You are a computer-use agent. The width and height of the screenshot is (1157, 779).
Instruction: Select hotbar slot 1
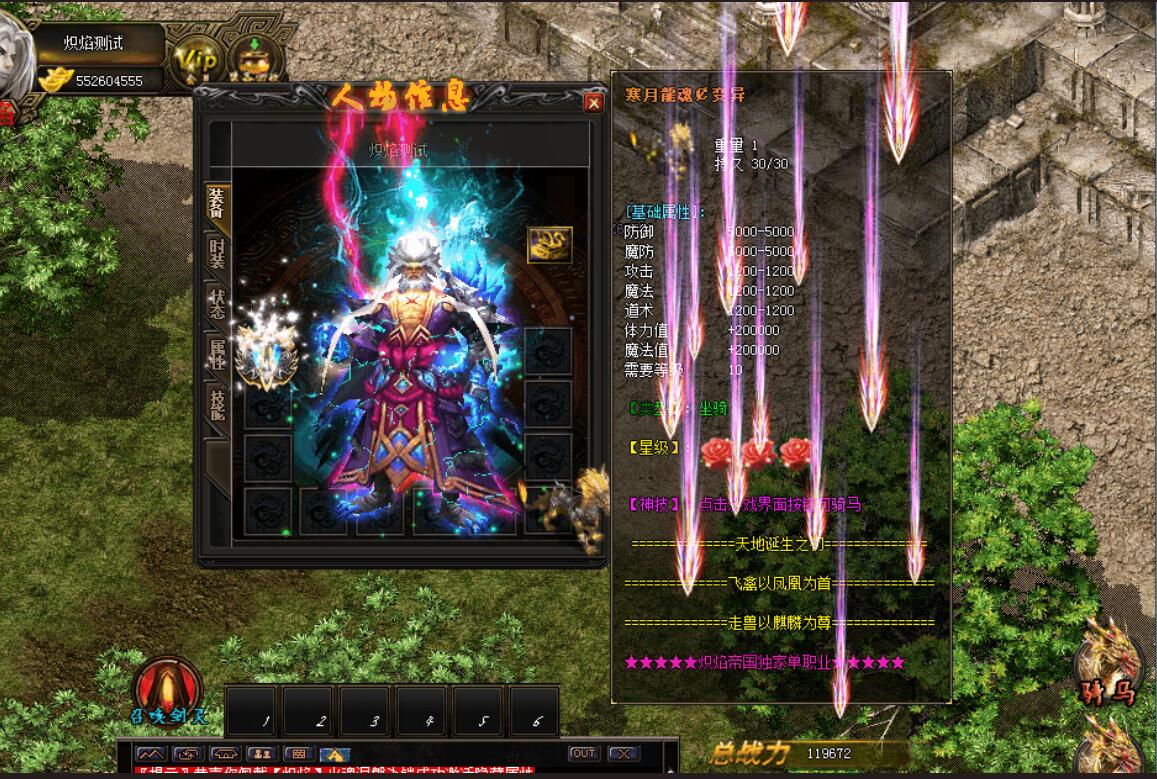(x=253, y=711)
